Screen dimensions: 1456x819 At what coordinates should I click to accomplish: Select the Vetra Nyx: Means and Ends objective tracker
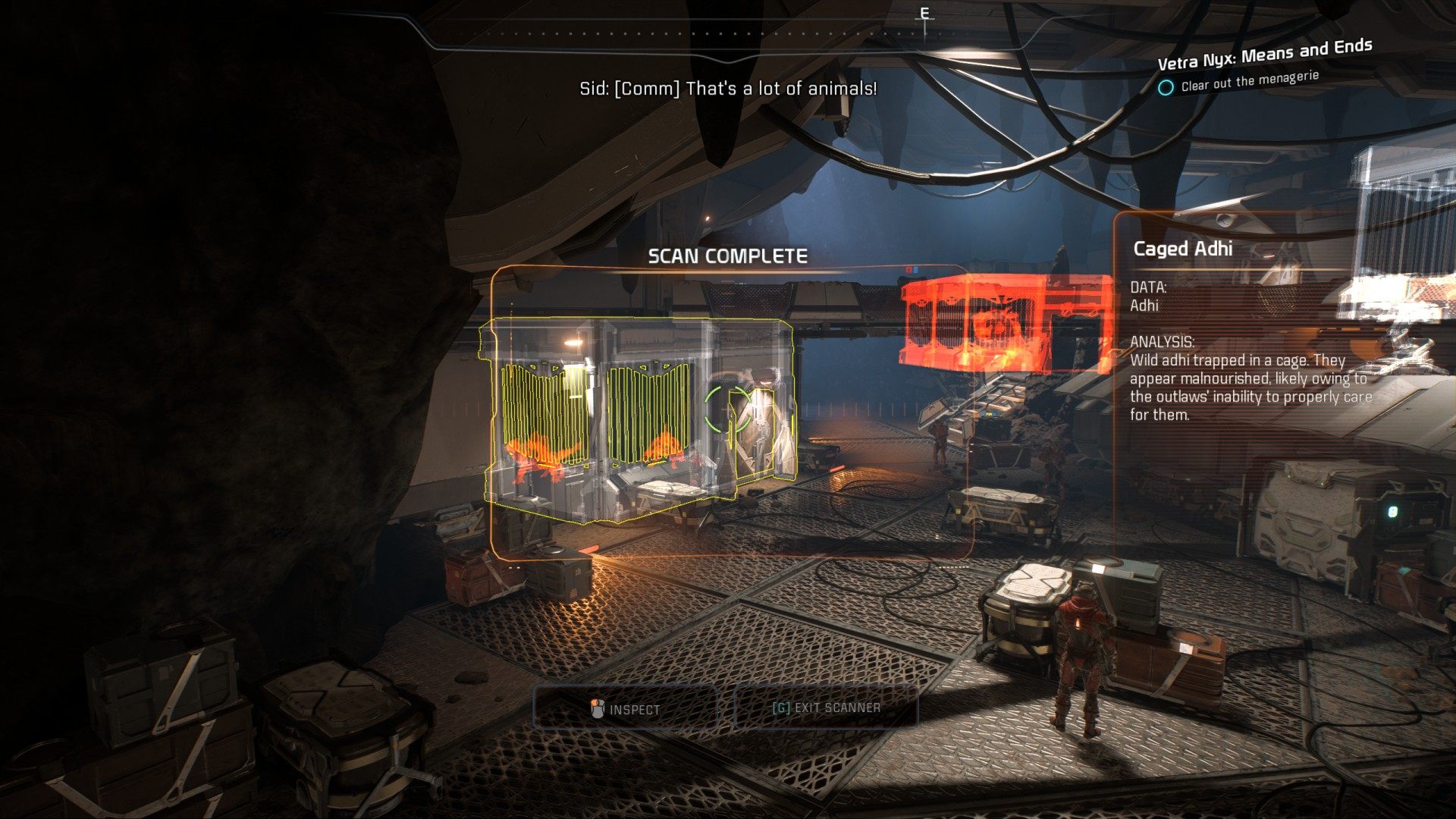point(1263,54)
